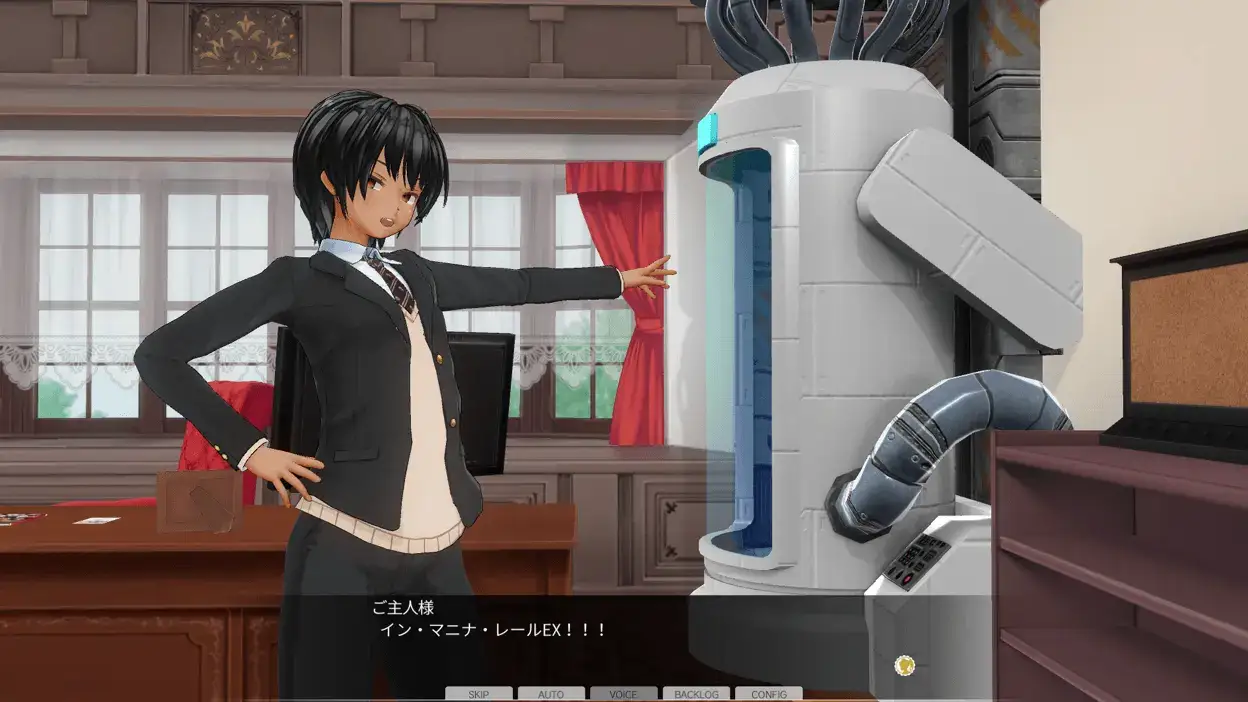Turn on AUTO text advance

pyautogui.click(x=551, y=694)
